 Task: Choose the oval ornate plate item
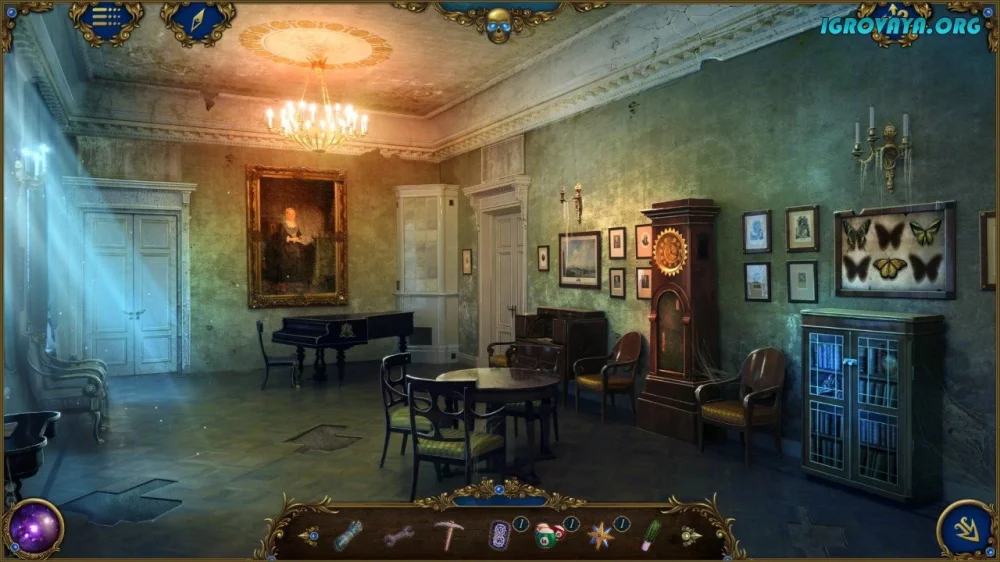click(x=498, y=535)
